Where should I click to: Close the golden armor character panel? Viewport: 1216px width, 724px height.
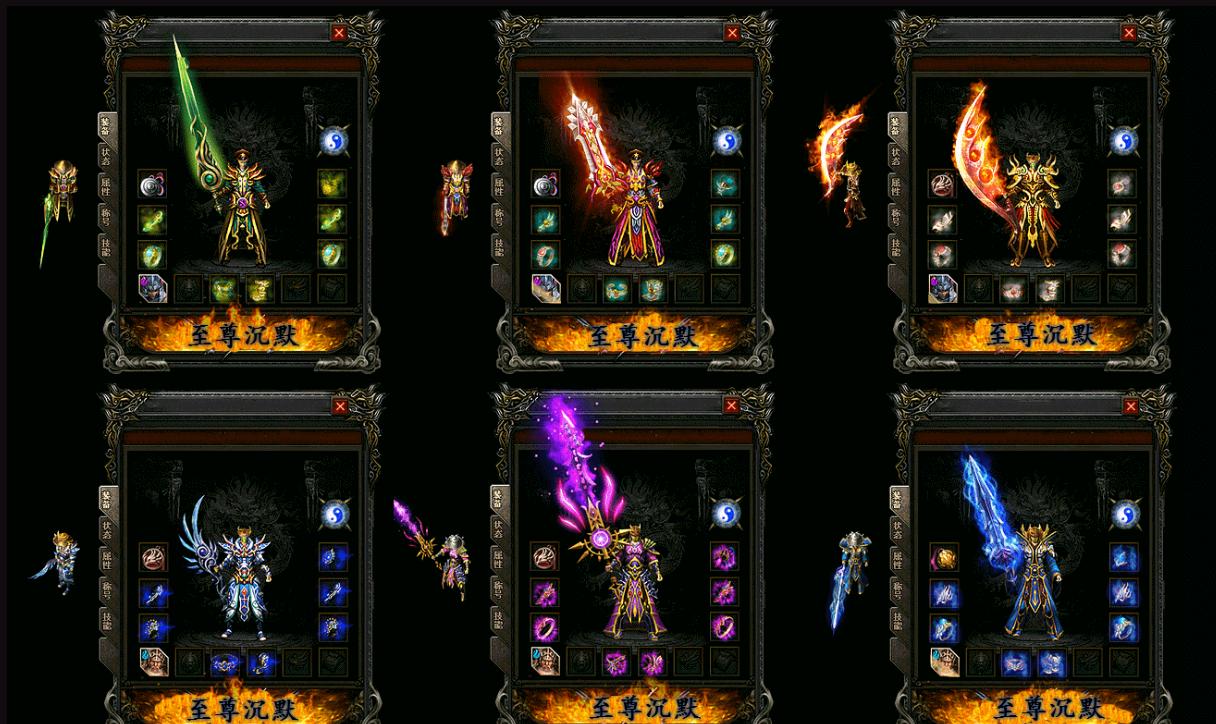[1129, 33]
